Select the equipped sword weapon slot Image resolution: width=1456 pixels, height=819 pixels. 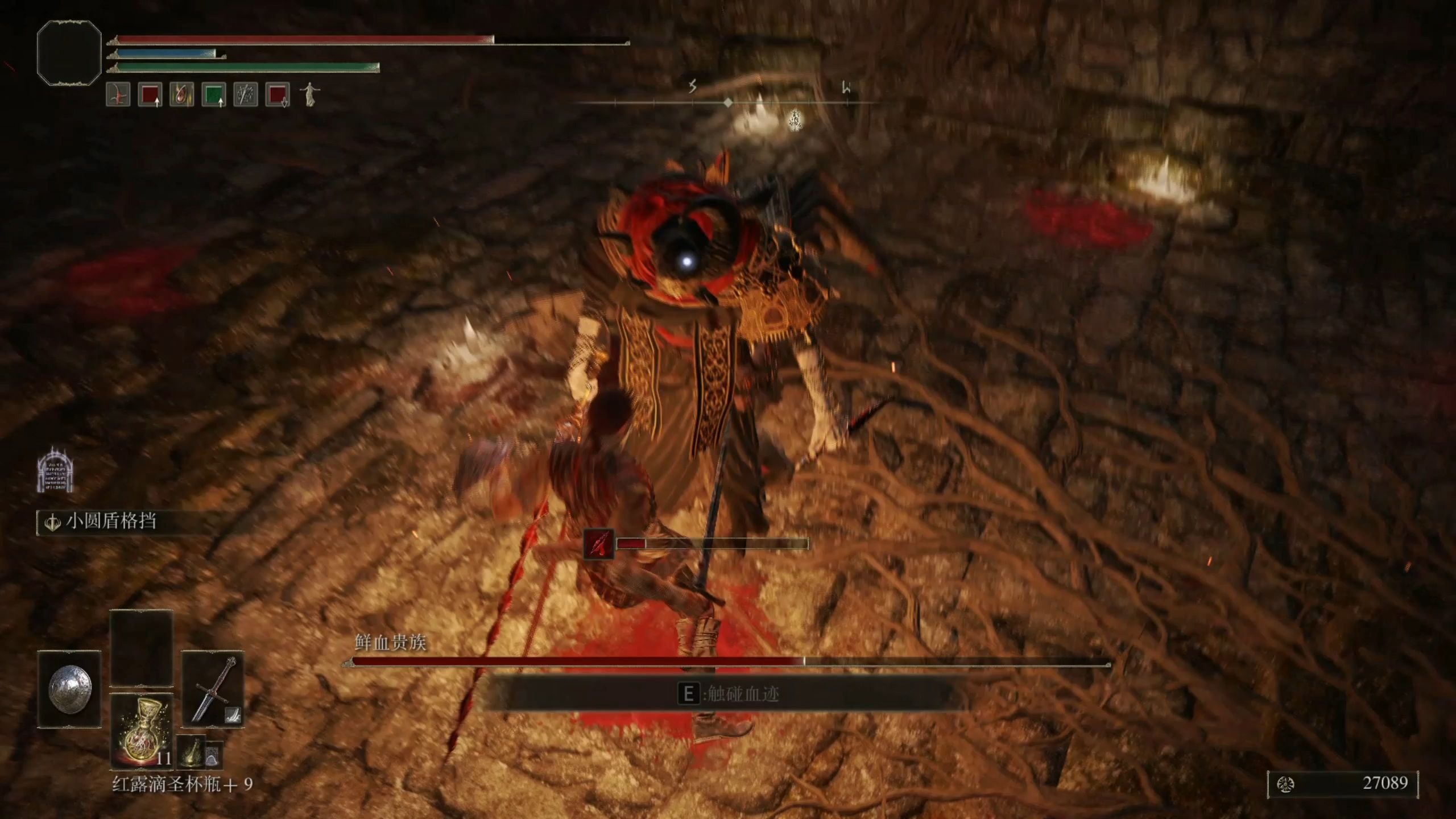213,689
